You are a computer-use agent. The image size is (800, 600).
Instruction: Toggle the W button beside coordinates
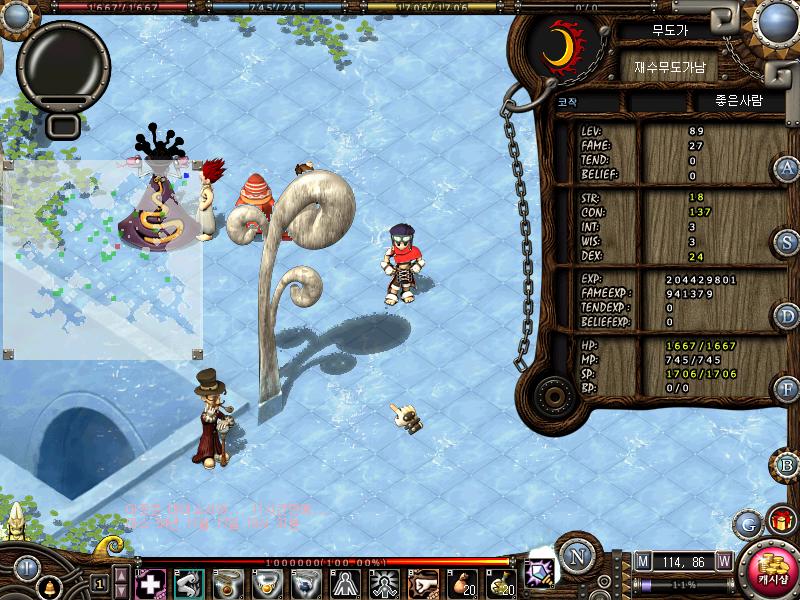[723, 560]
